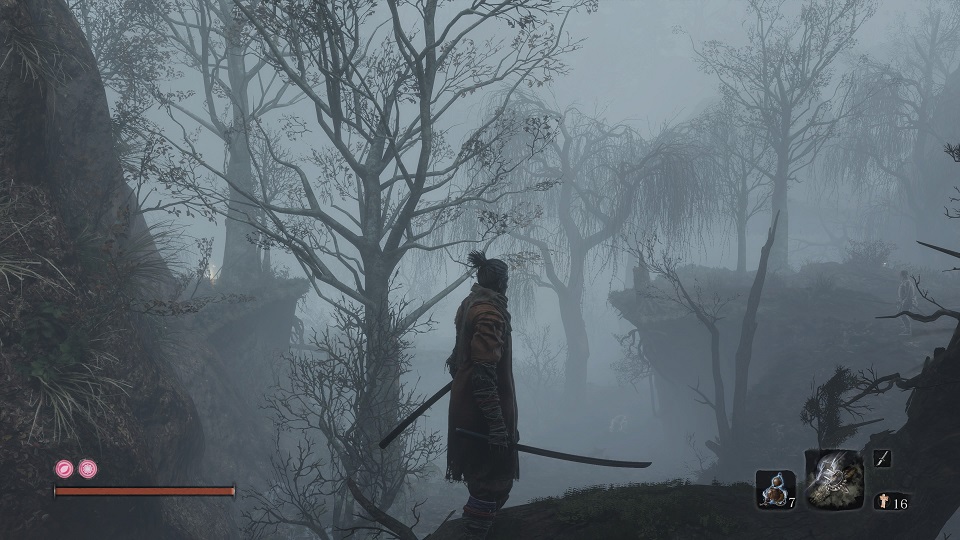Viewport: 960px width, 540px height.
Task: Click the spirit emblem icon
Action: [884, 502]
